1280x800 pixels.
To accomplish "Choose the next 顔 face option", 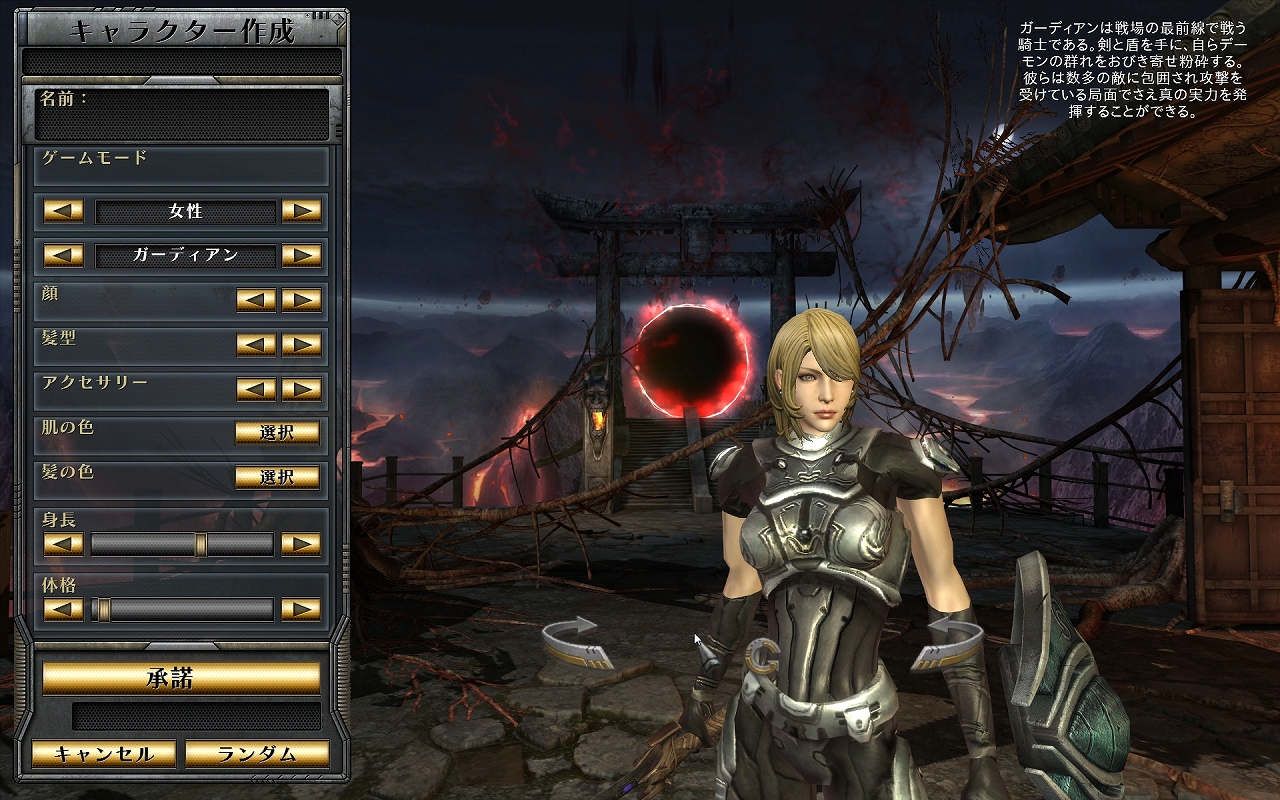I will click(x=301, y=300).
